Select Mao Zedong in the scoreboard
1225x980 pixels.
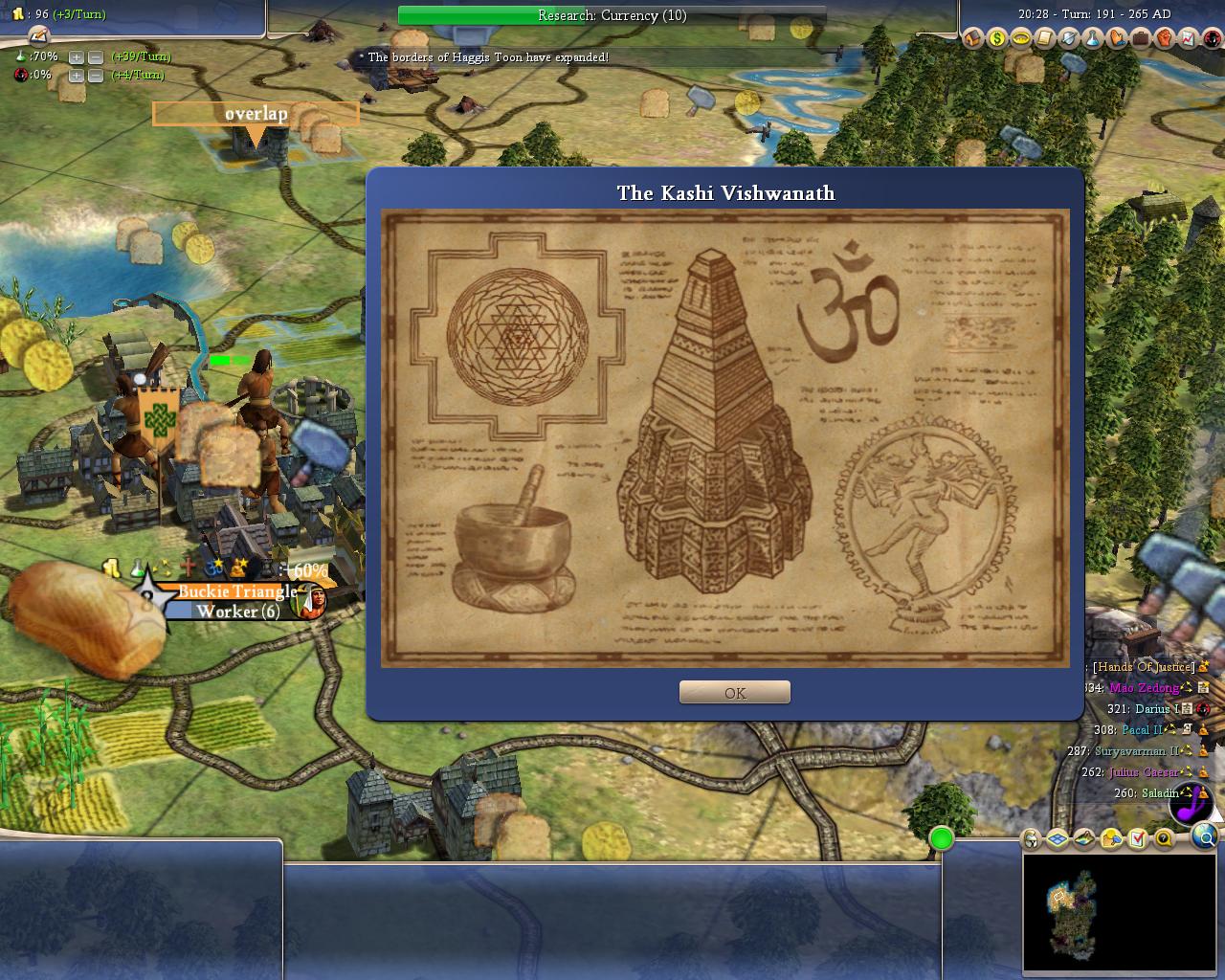pos(1144,688)
